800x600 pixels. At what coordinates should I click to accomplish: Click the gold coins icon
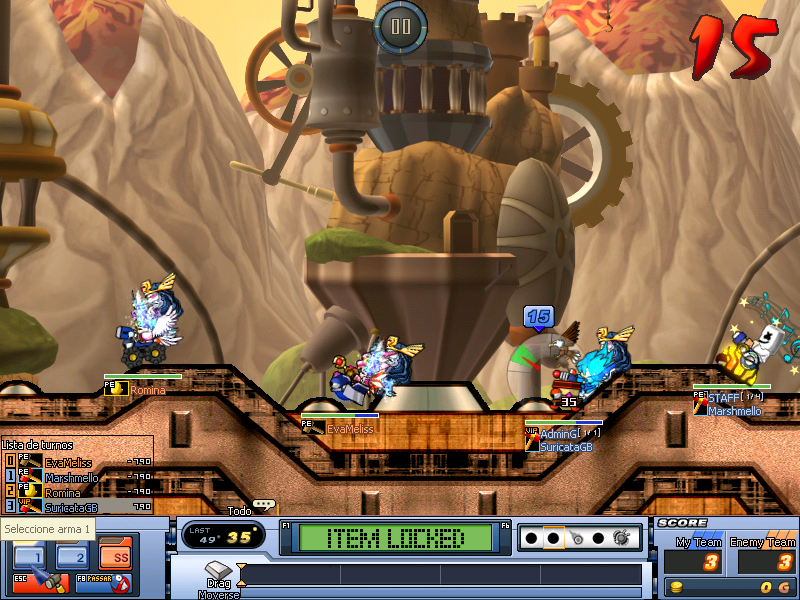click(x=677, y=587)
